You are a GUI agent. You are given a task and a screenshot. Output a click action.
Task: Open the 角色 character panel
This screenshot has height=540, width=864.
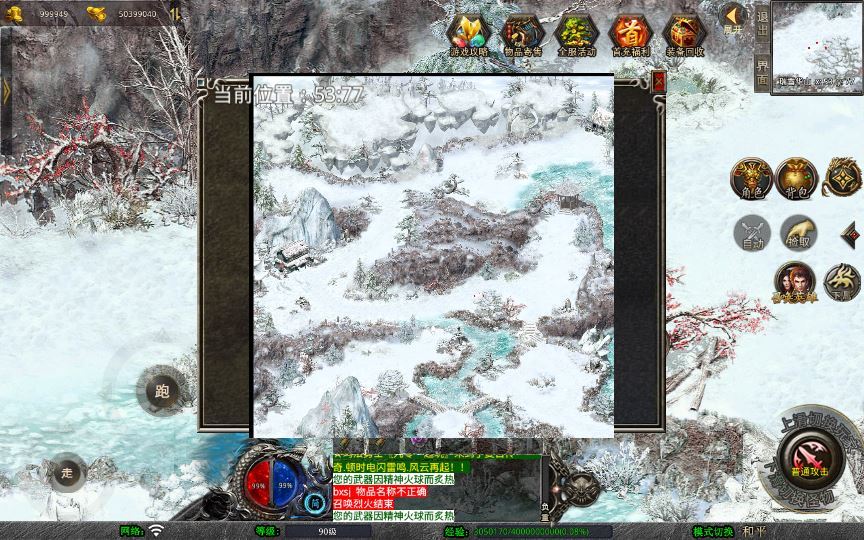point(751,177)
